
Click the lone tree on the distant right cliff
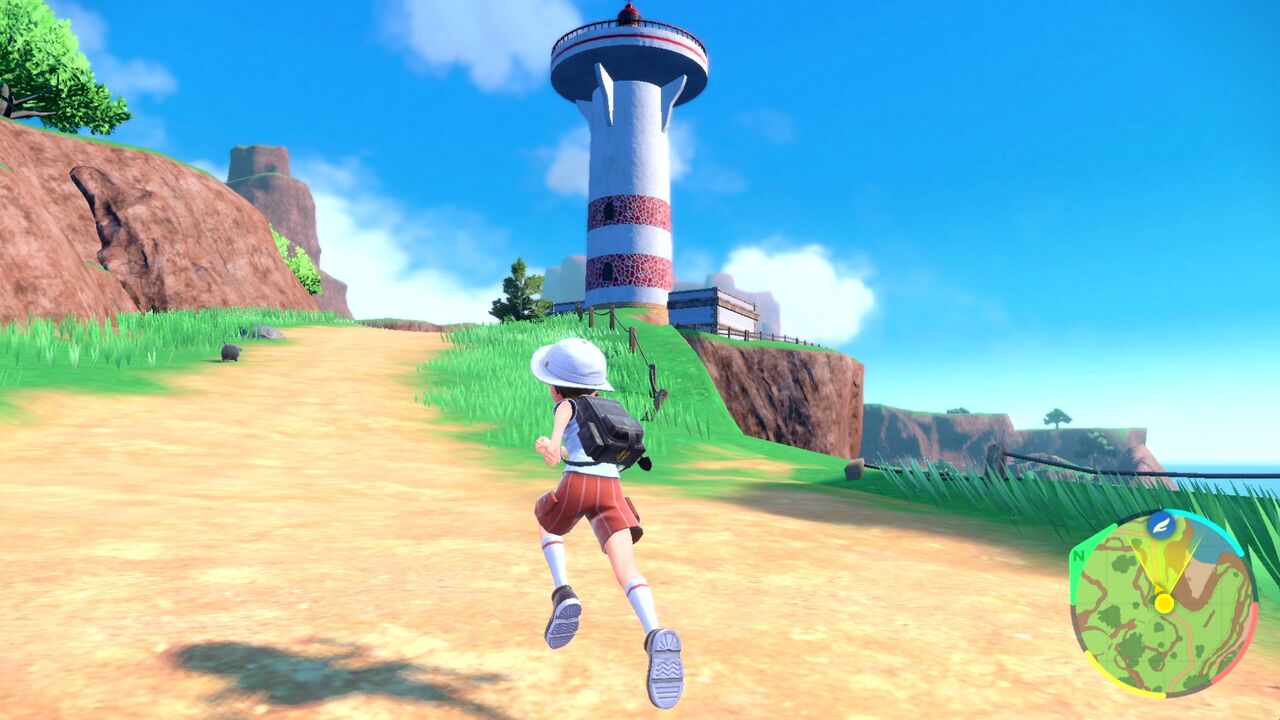point(1059,420)
